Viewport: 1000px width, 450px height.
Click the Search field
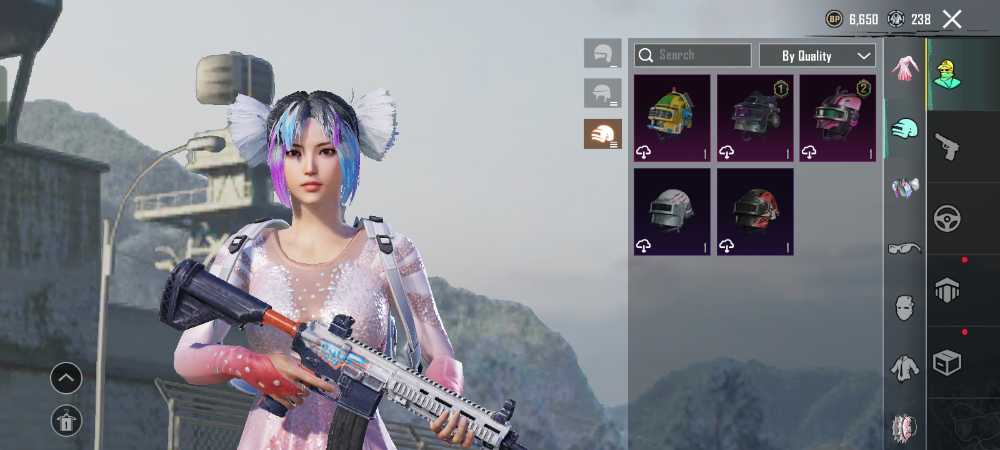point(693,55)
